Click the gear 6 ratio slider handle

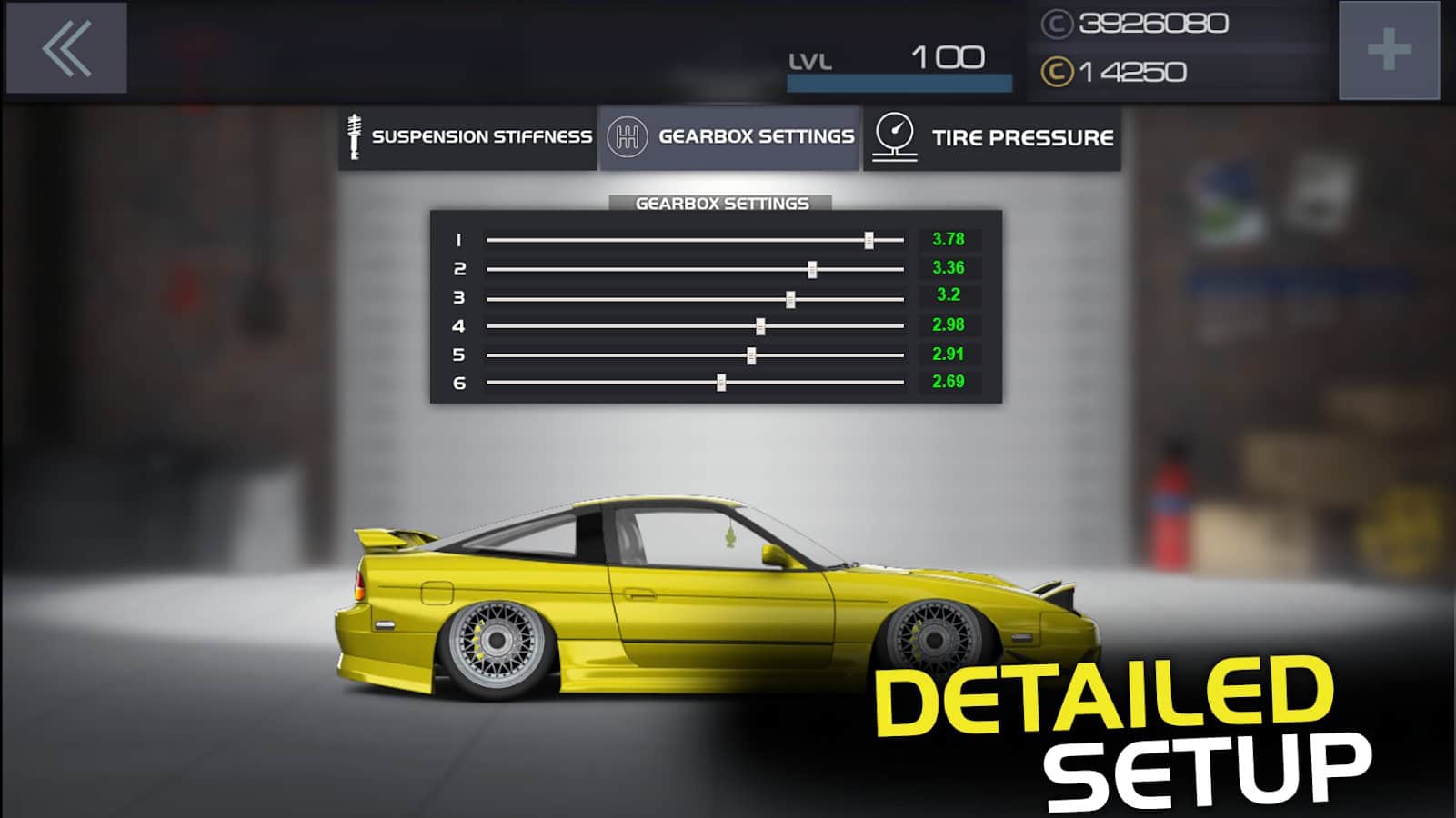721,383
